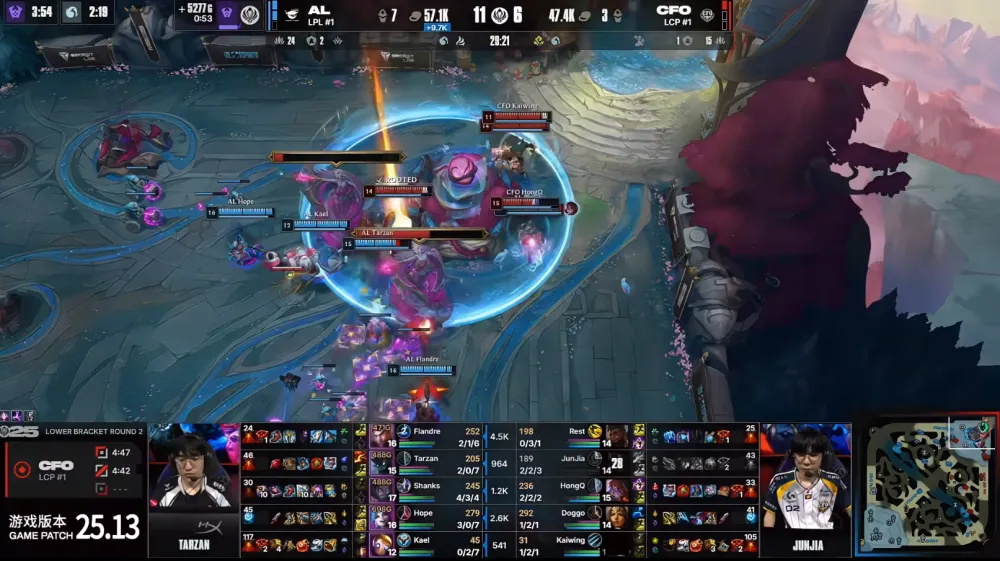The height and width of the screenshot is (561, 1000).
Task: Click Shanks' champion portrait on scoreboard
Action: (x=380, y=491)
